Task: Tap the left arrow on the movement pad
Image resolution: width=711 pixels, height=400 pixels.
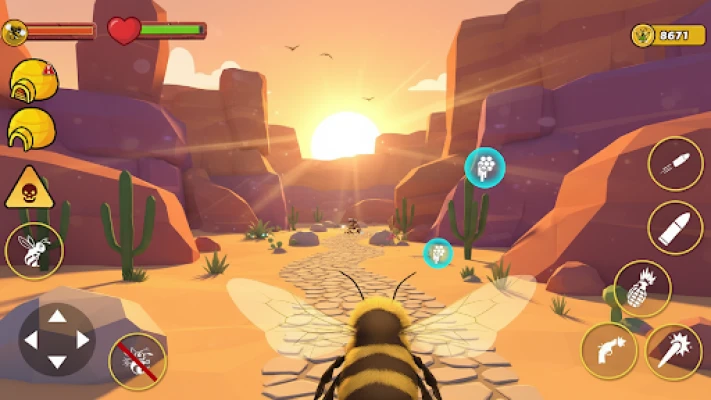Action: pyautogui.click(x=31, y=340)
